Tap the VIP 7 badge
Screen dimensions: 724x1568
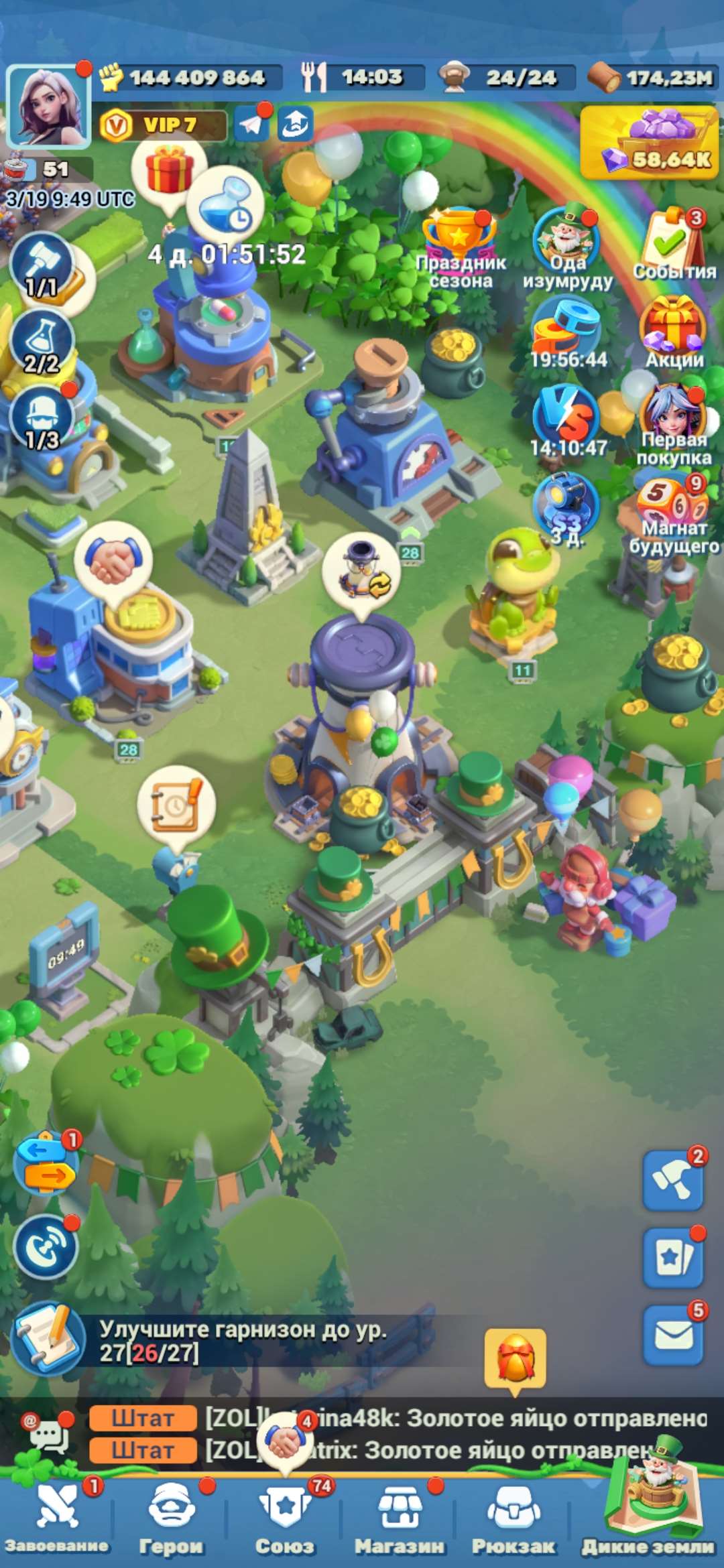tap(162, 125)
